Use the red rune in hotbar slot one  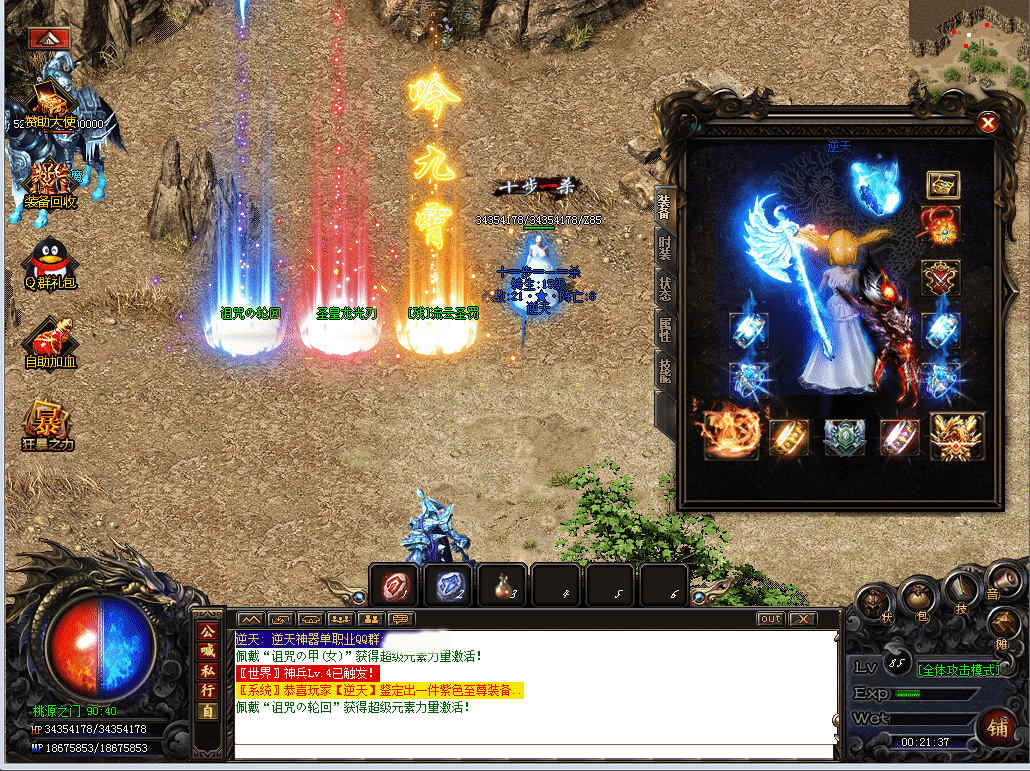pyautogui.click(x=394, y=586)
